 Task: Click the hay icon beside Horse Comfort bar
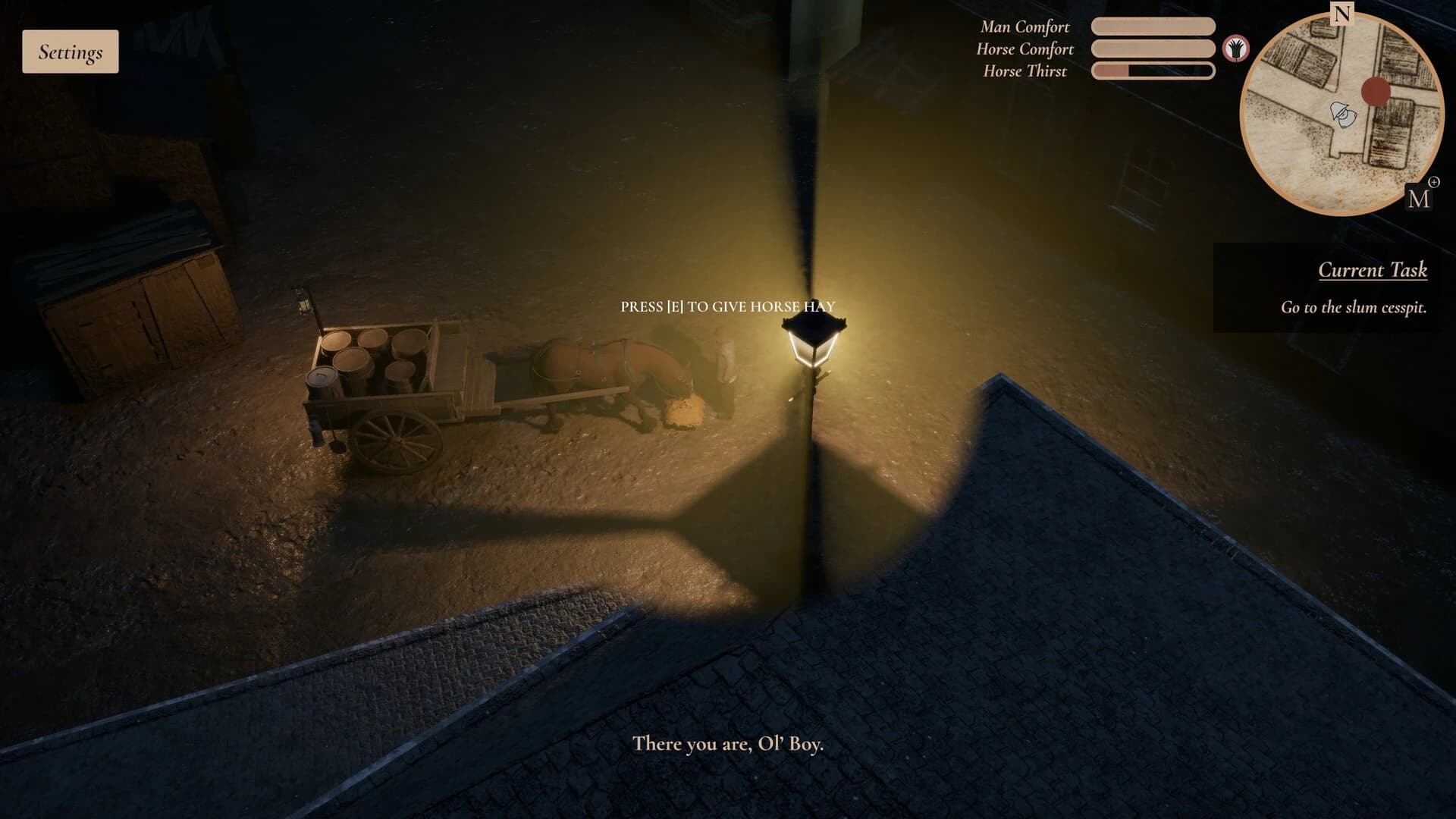[1236, 49]
